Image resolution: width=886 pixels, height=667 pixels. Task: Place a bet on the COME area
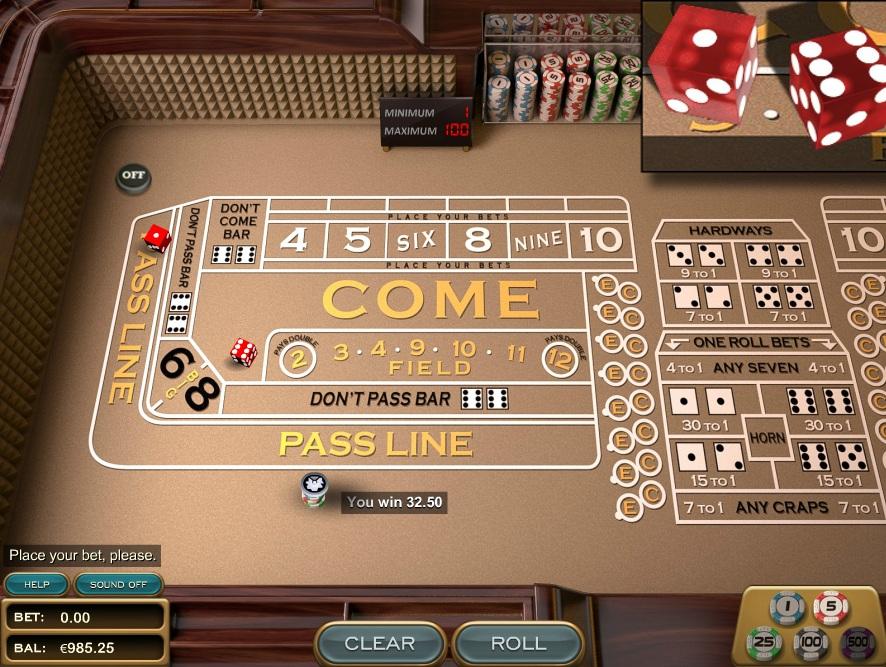[x=430, y=299]
